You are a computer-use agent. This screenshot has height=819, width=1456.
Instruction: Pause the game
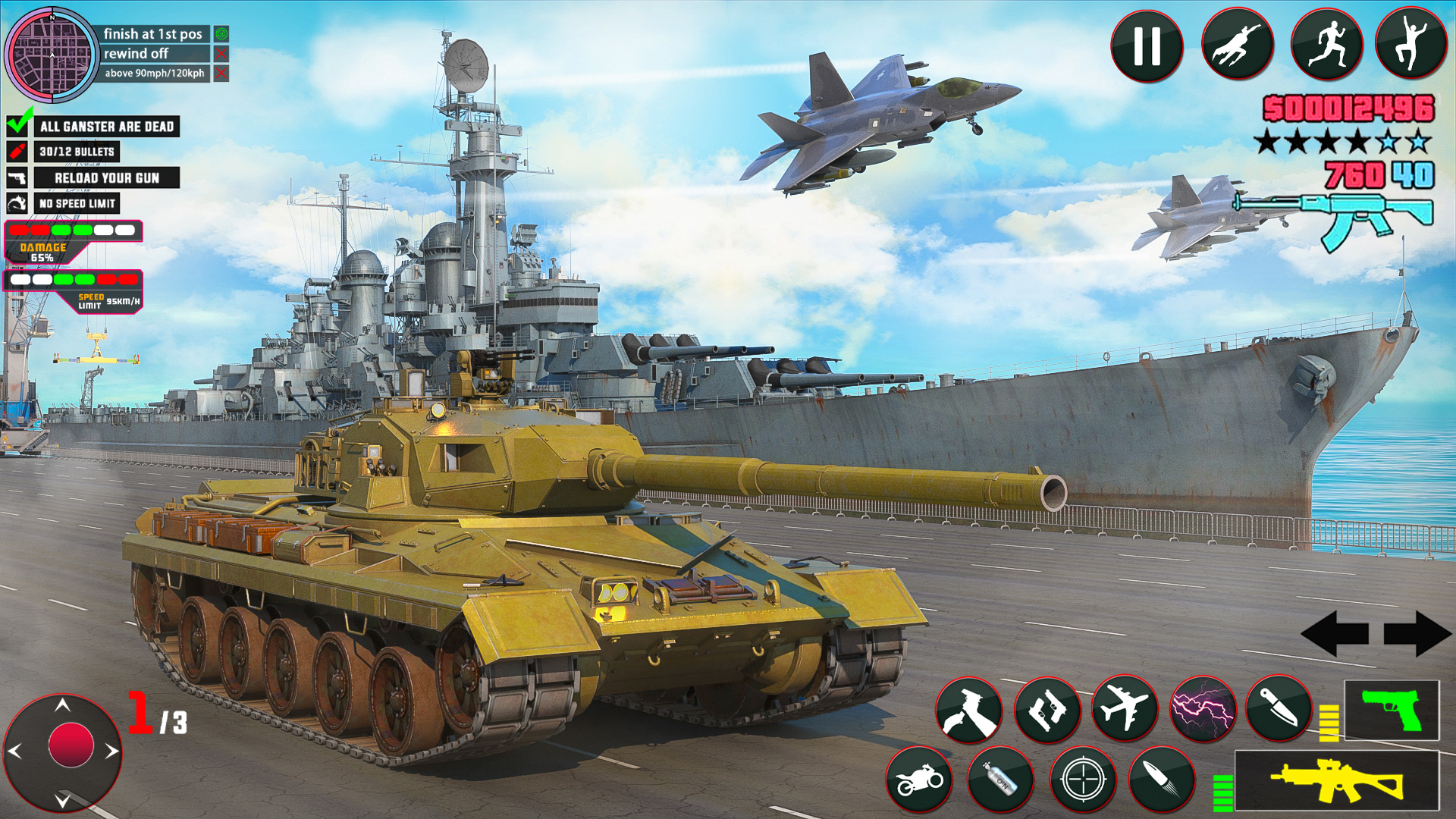(1147, 45)
